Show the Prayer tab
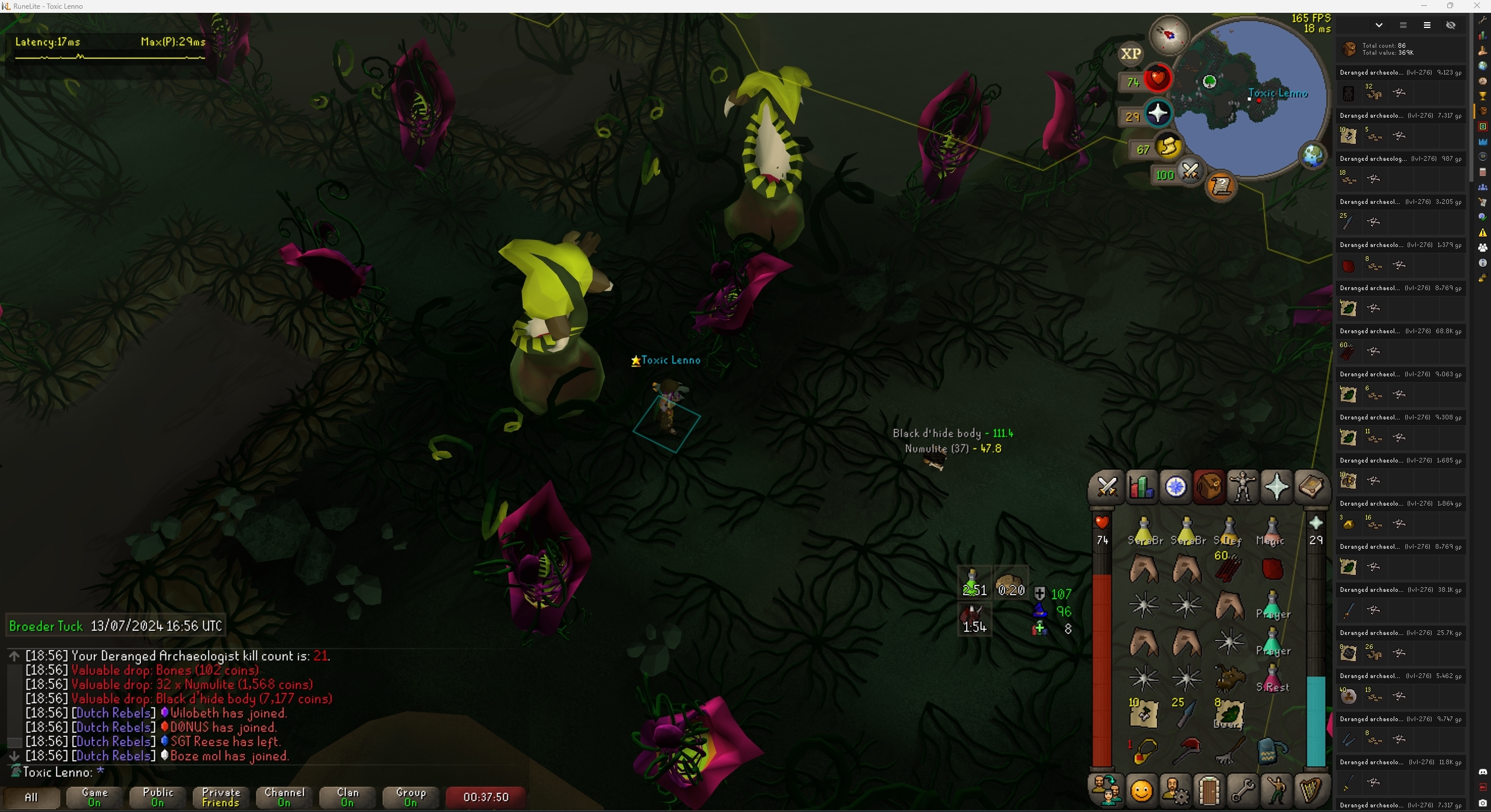 pyautogui.click(x=1277, y=487)
